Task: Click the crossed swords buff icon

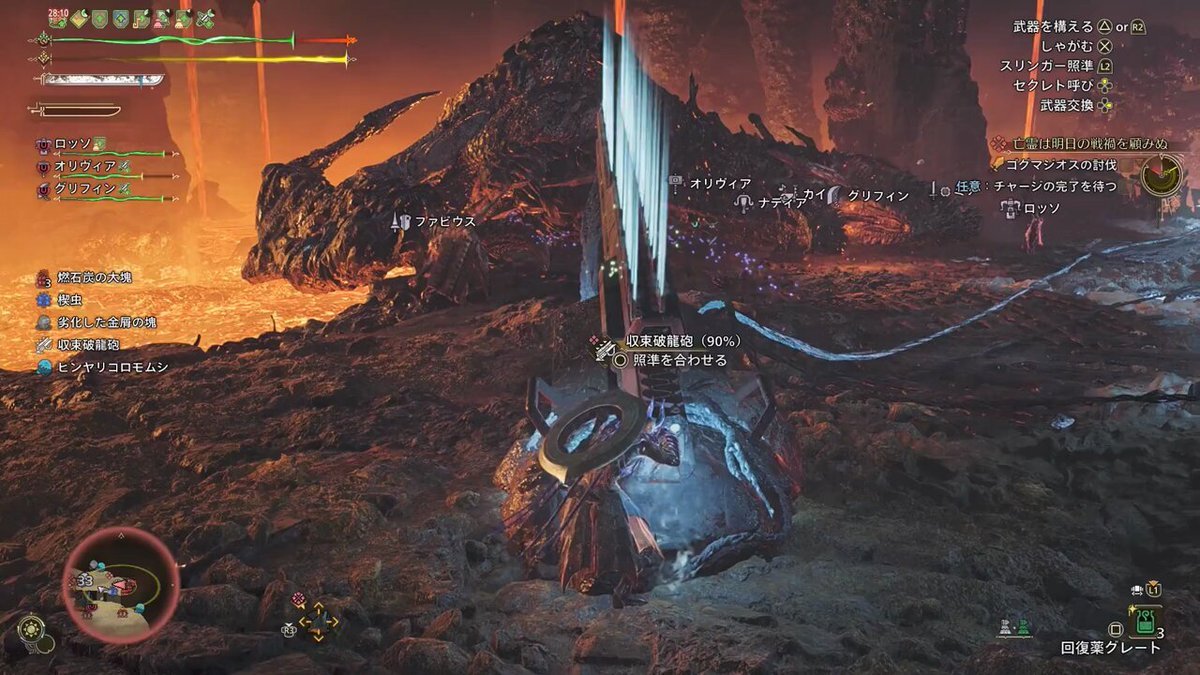Action: click(207, 18)
